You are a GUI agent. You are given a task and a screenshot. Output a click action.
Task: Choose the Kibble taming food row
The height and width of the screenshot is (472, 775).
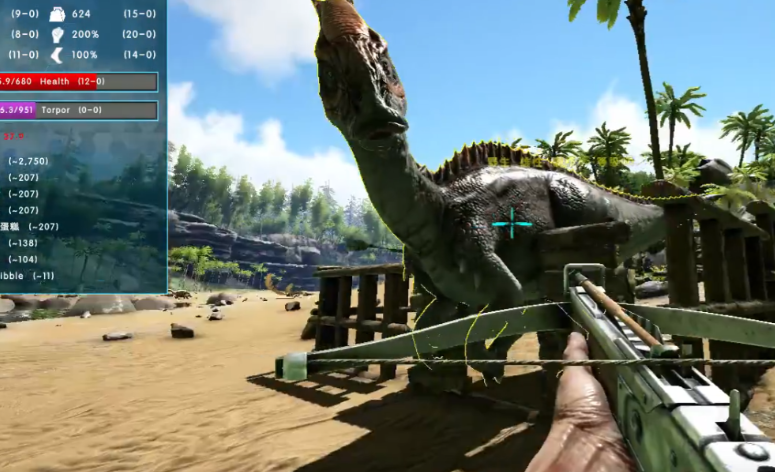point(30,275)
